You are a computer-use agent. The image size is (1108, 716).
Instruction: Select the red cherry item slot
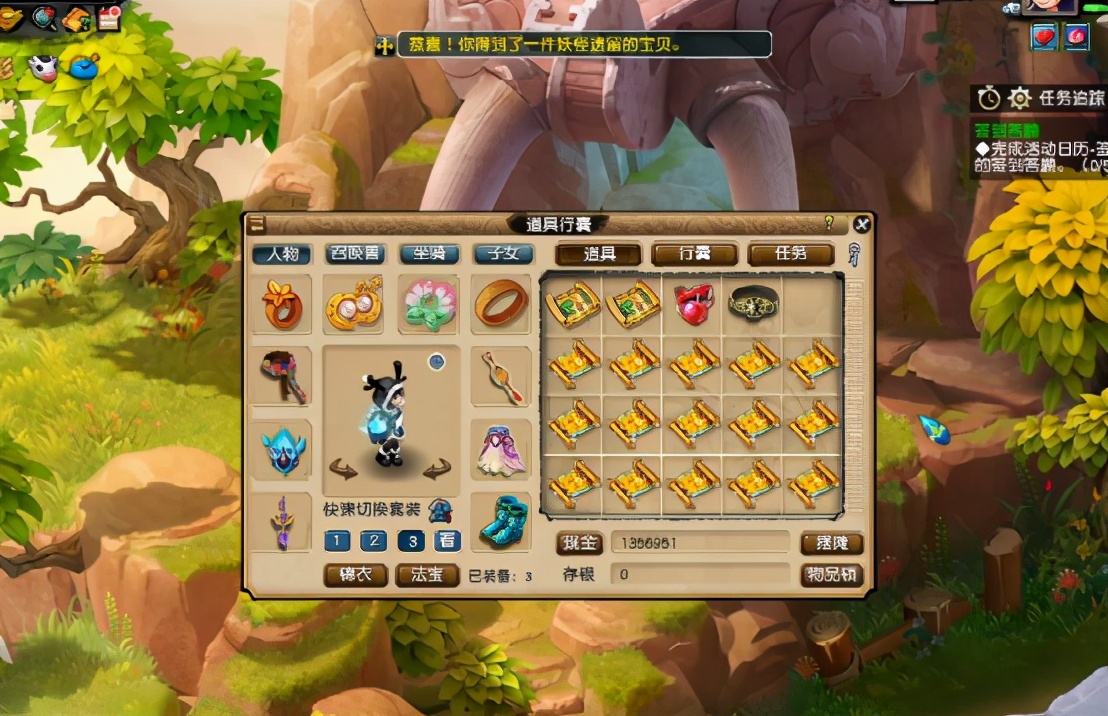tap(693, 304)
